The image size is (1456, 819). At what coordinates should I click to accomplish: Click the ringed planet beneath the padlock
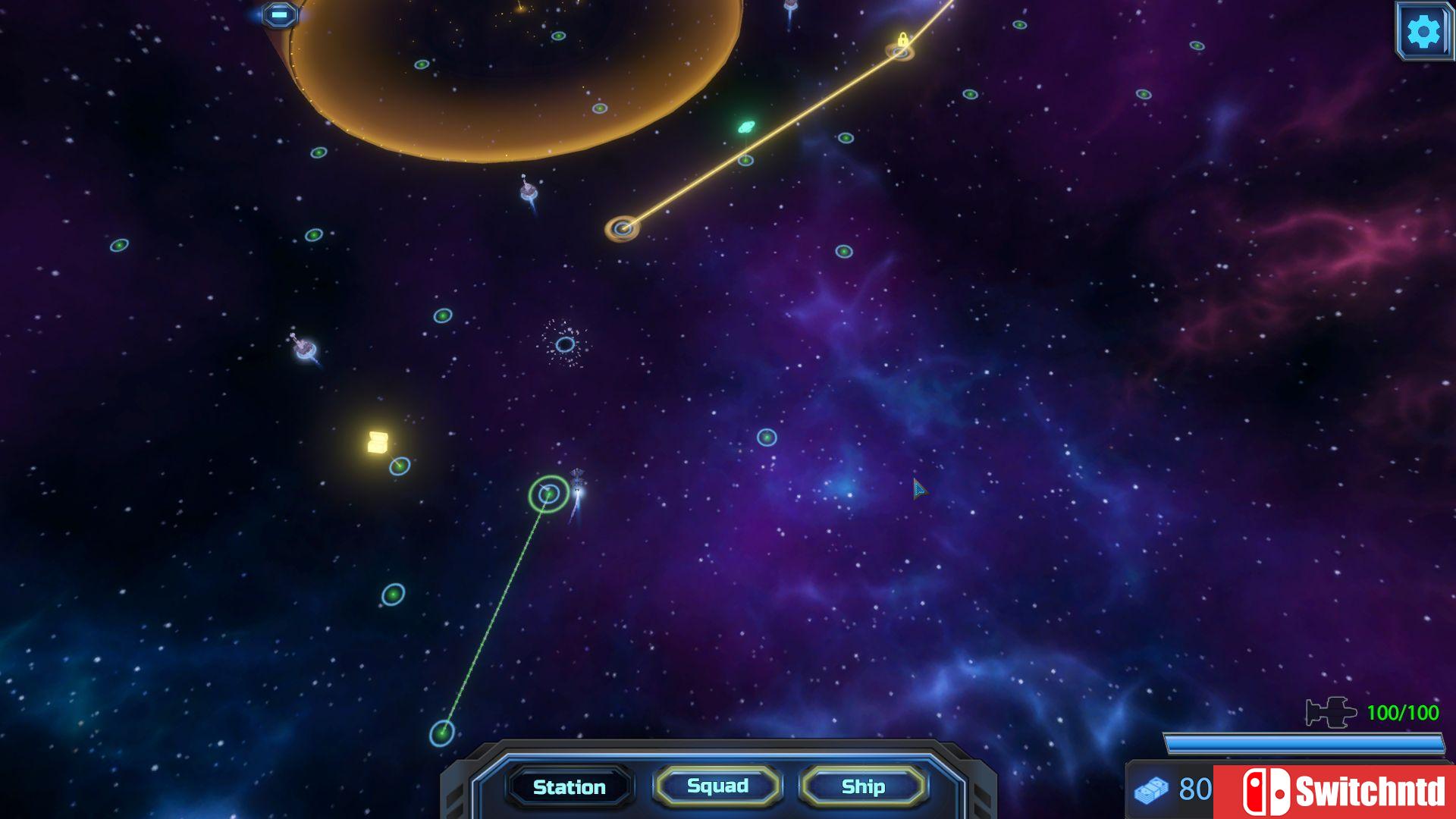pos(902,53)
